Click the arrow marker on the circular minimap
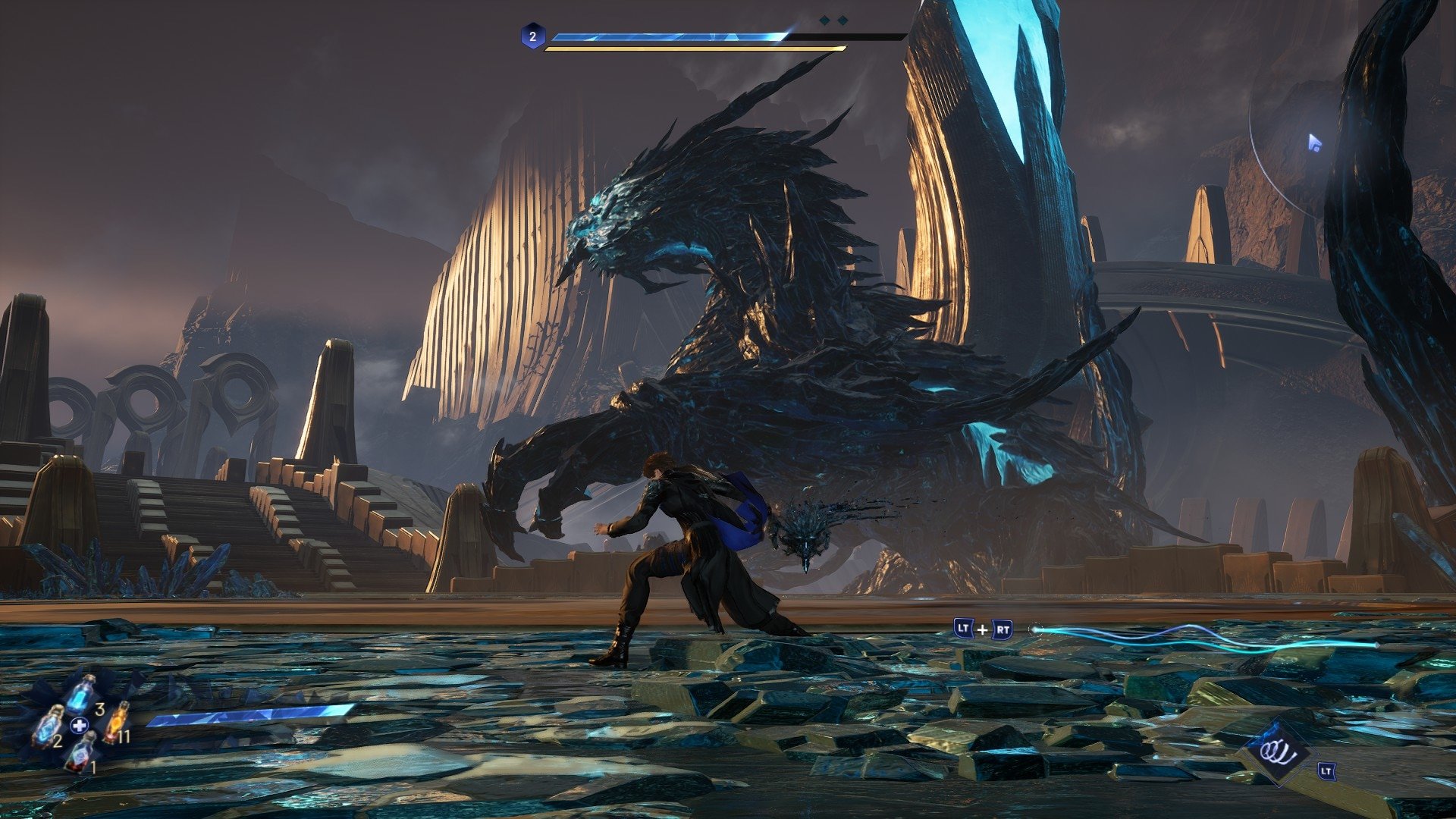 coord(1314,143)
